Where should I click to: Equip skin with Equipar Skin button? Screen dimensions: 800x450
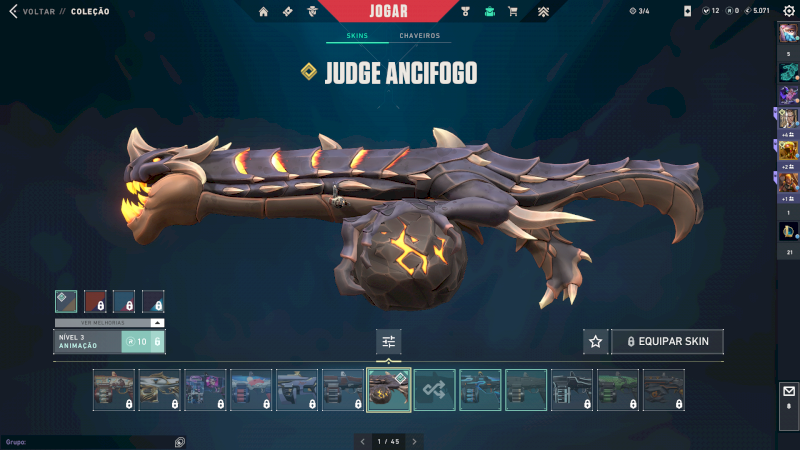click(x=667, y=342)
